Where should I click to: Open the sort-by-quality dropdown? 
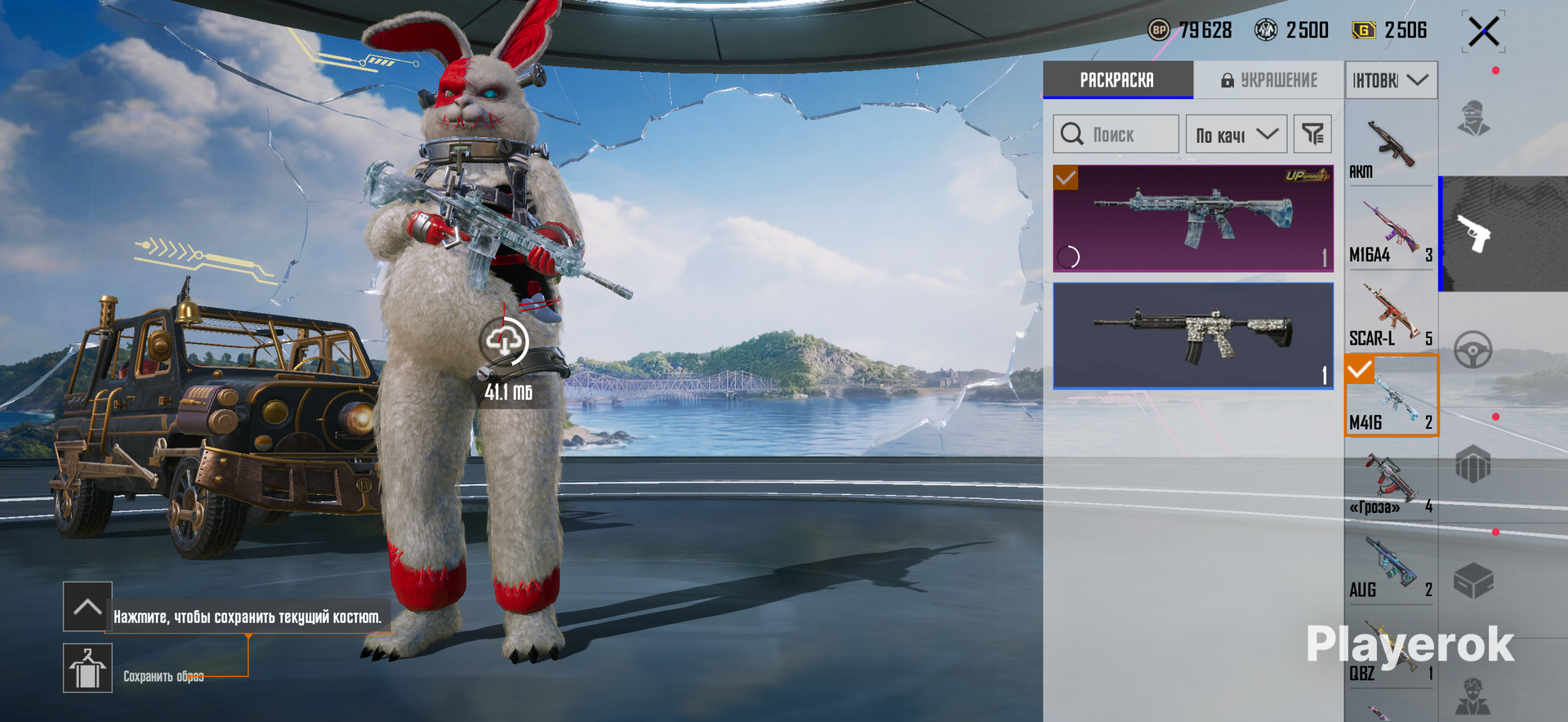click(x=1236, y=135)
